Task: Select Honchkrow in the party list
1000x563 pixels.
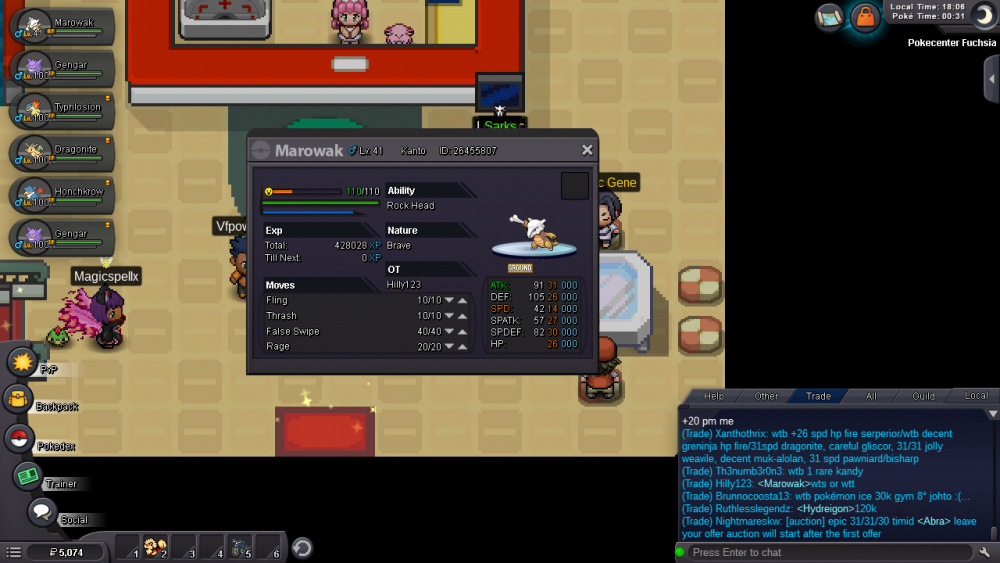Action: tap(62, 194)
